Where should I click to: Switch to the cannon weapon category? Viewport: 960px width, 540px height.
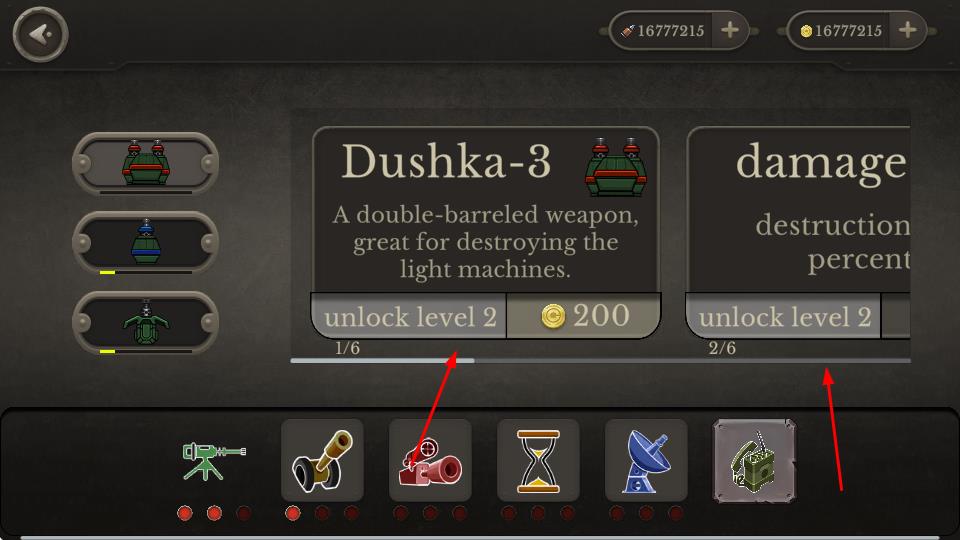322,461
